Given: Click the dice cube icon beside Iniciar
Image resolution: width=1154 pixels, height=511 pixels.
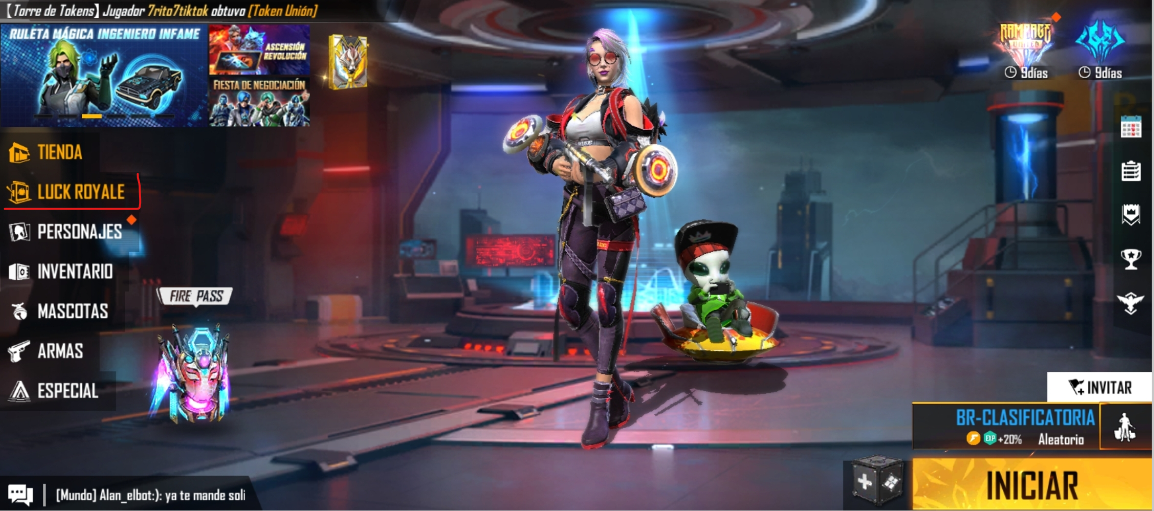Looking at the screenshot, I should pos(877,484).
